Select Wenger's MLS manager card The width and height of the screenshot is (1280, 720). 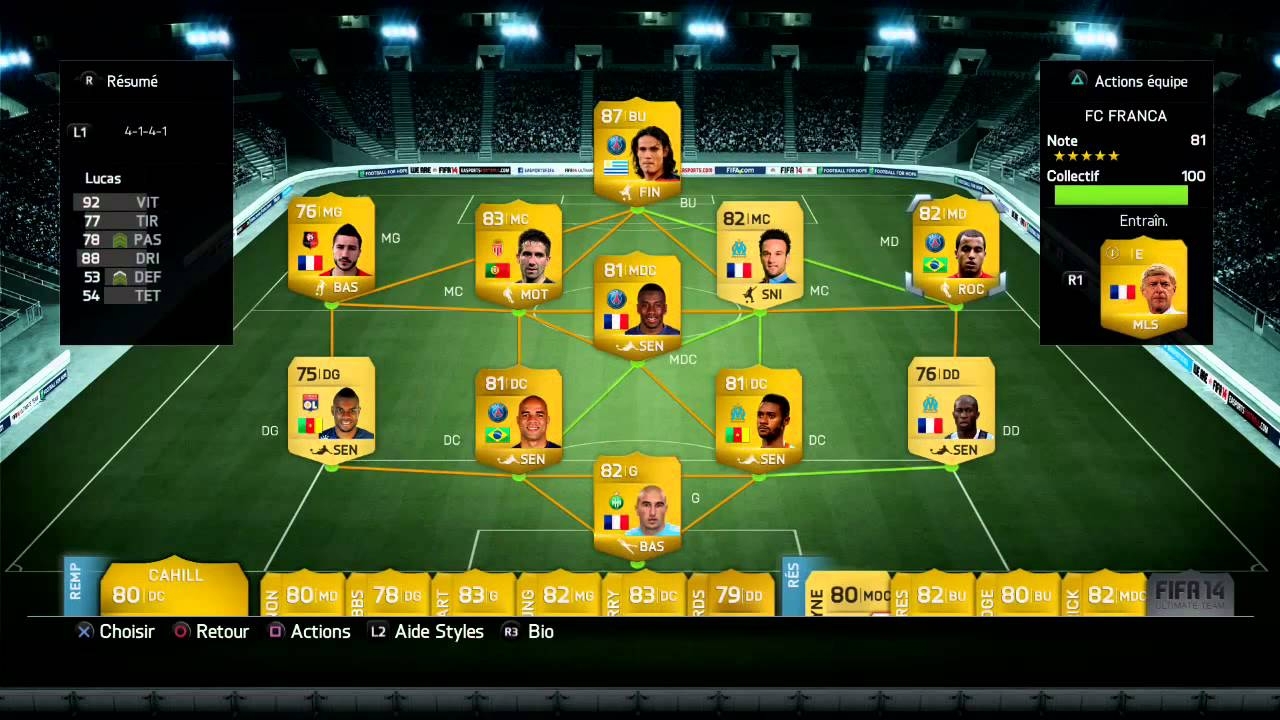pos(1143,290)
